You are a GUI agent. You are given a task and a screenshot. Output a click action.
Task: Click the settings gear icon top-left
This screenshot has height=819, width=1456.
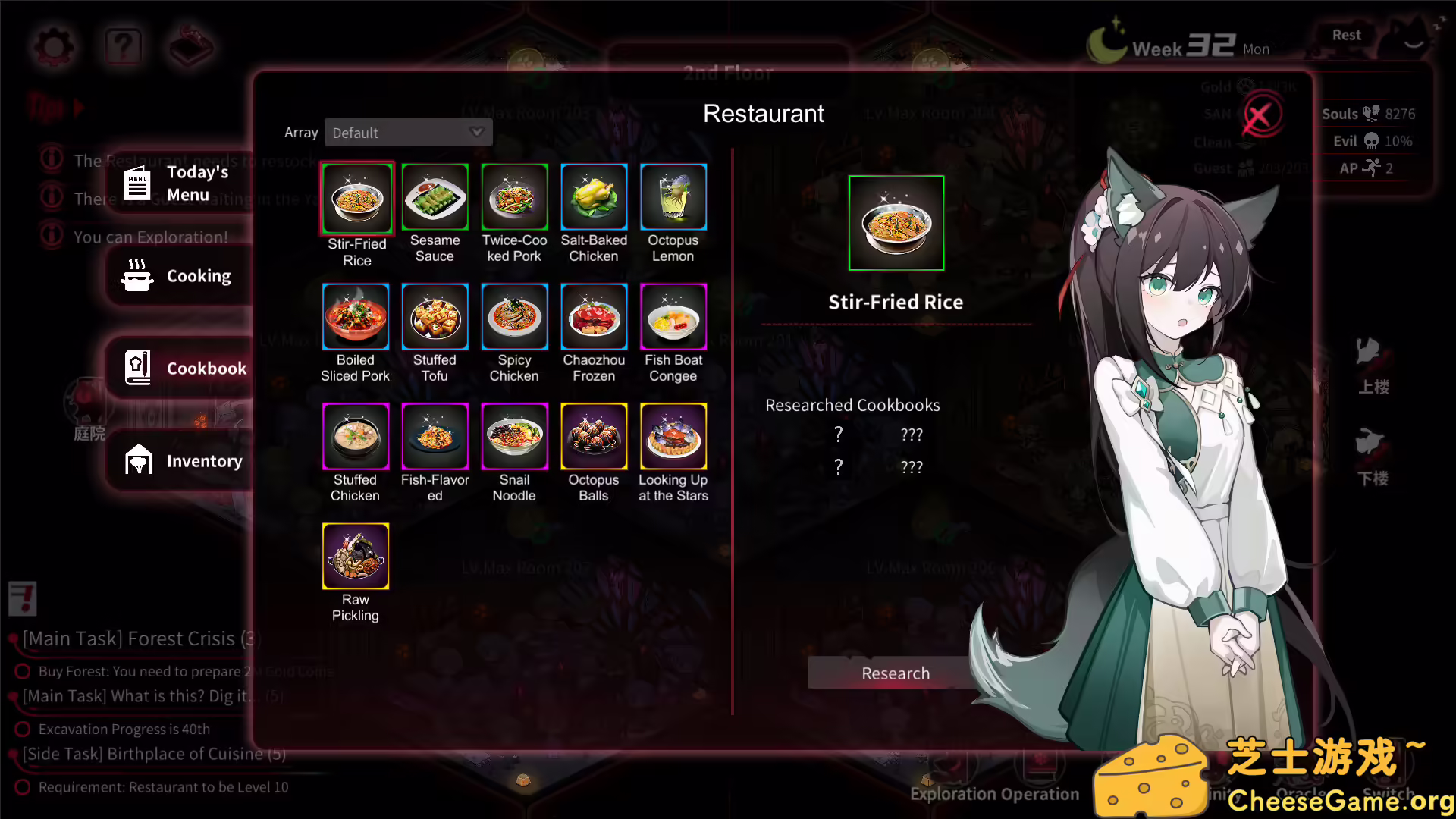pyautogui.click(x=52, y=47)
